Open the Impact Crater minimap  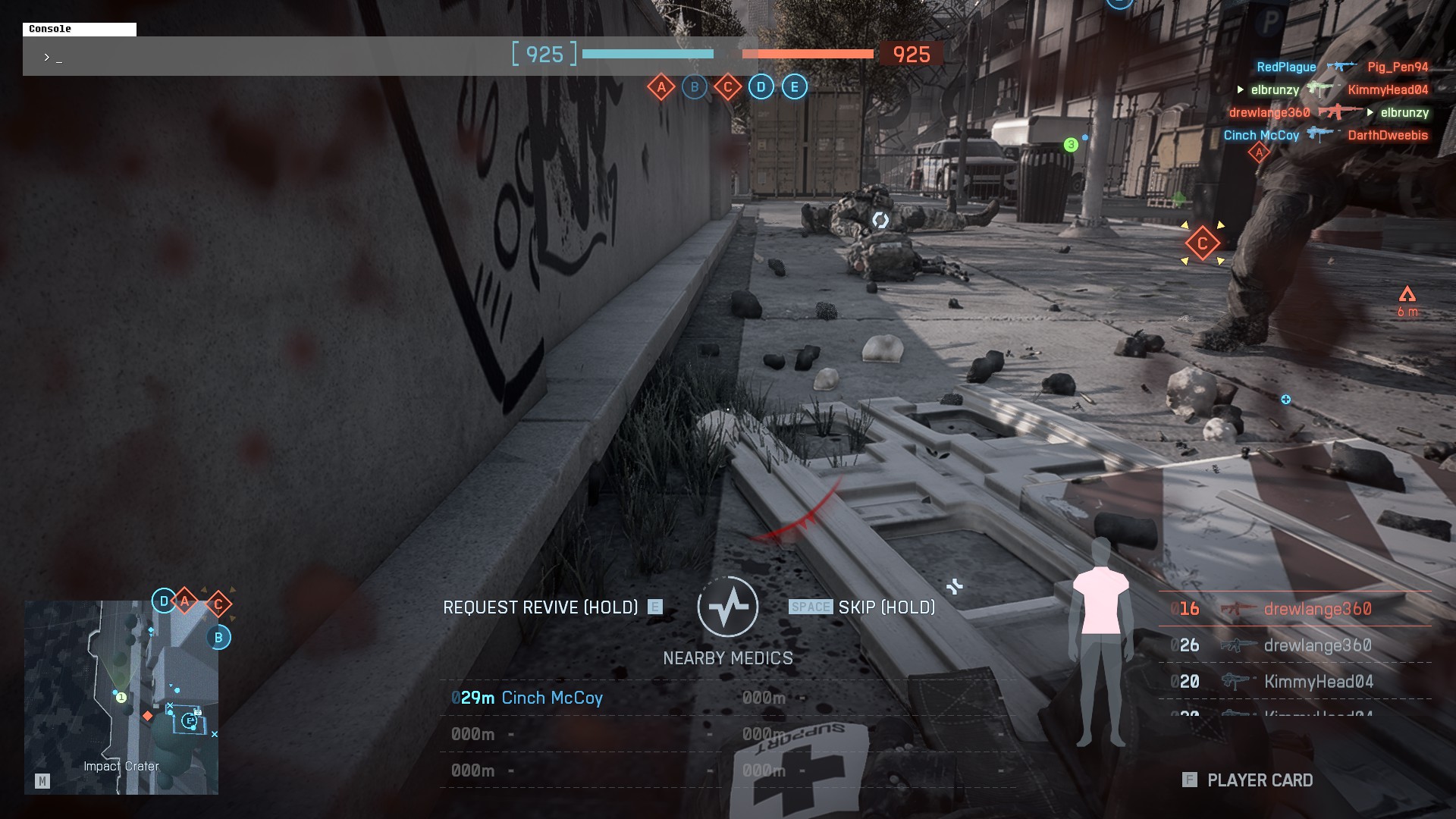click(121, 697)
